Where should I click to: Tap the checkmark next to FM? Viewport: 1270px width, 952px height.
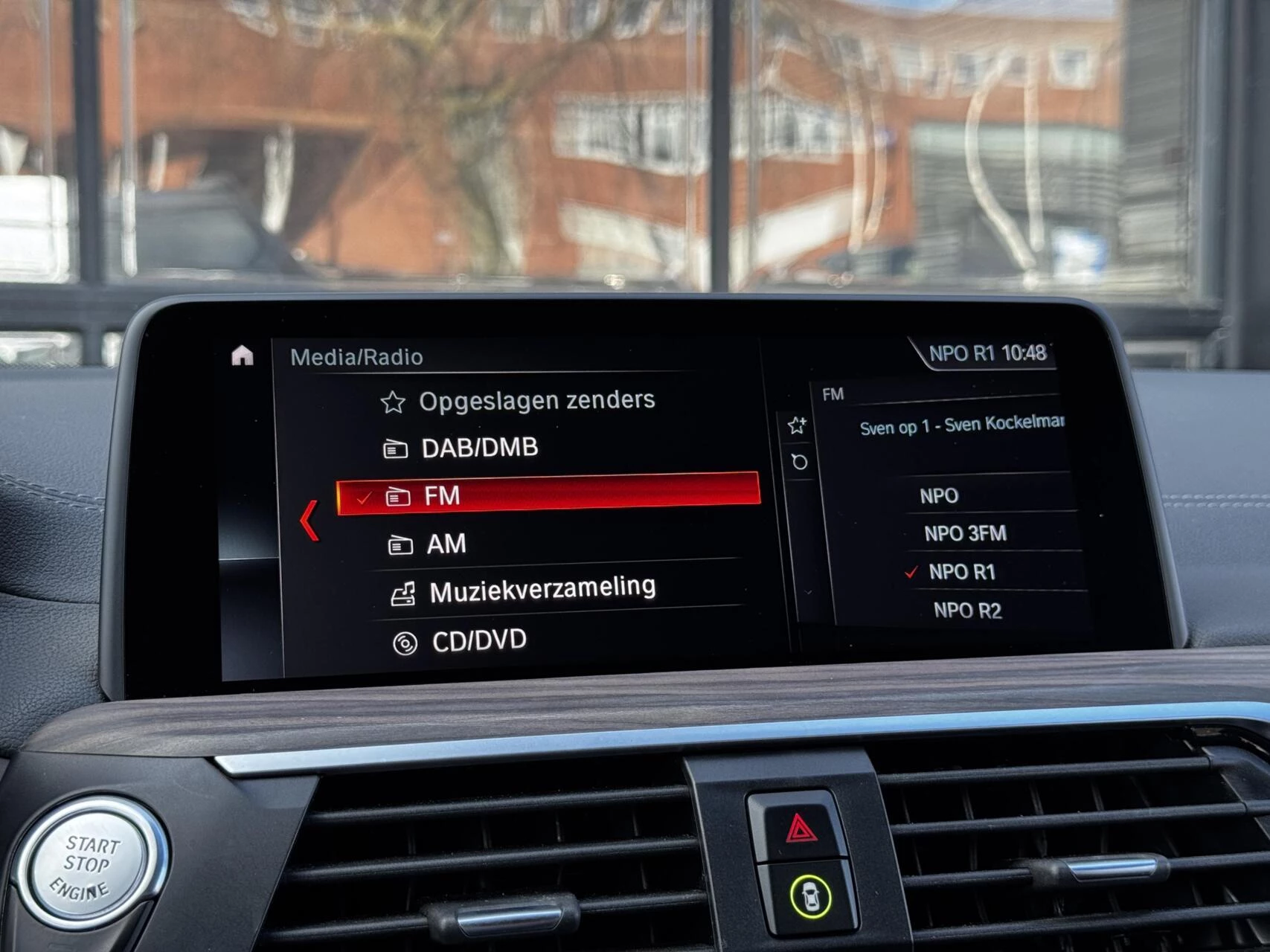[365, 497]
